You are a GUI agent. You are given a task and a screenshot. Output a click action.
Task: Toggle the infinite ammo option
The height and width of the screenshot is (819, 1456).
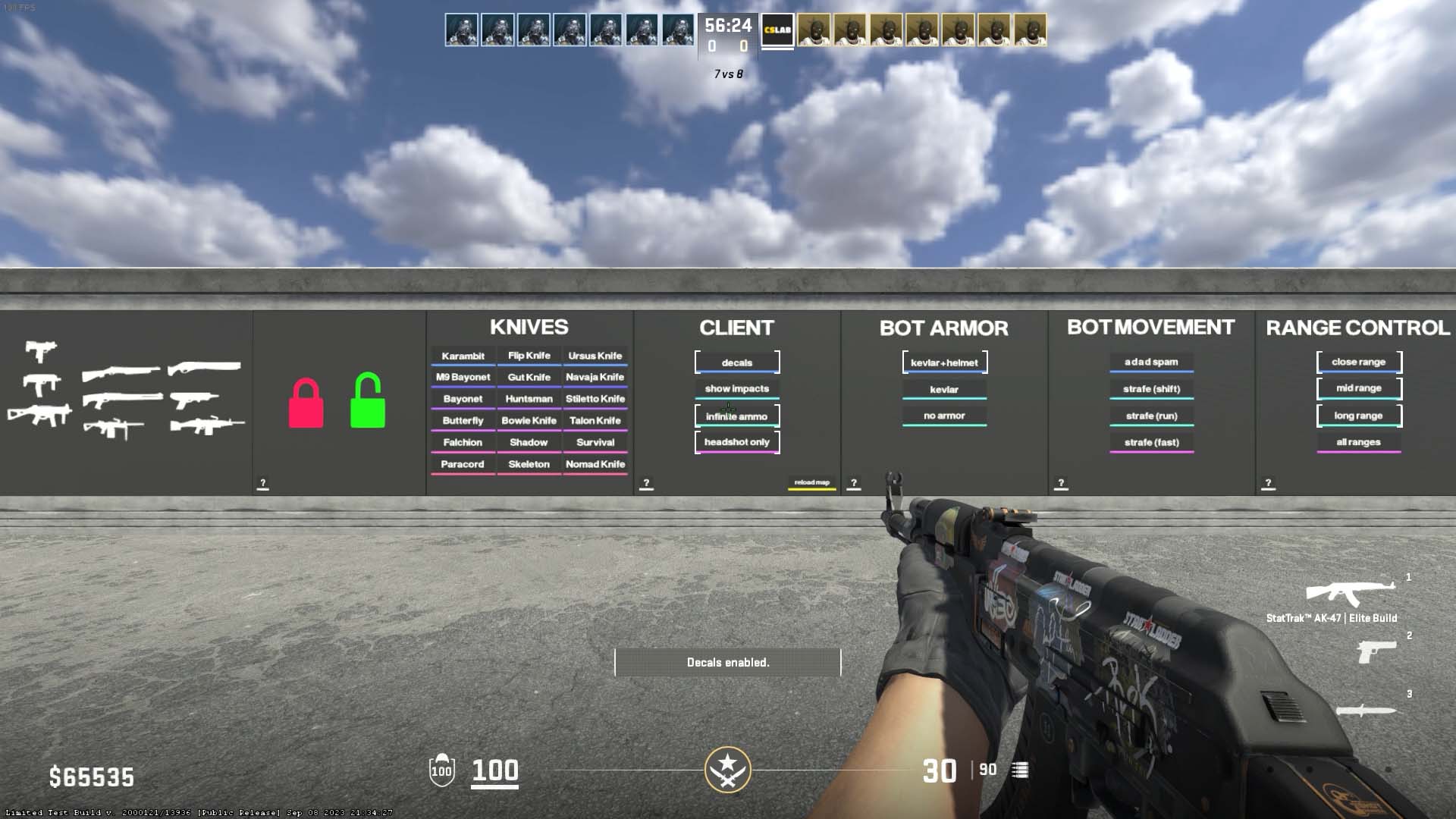736,416
